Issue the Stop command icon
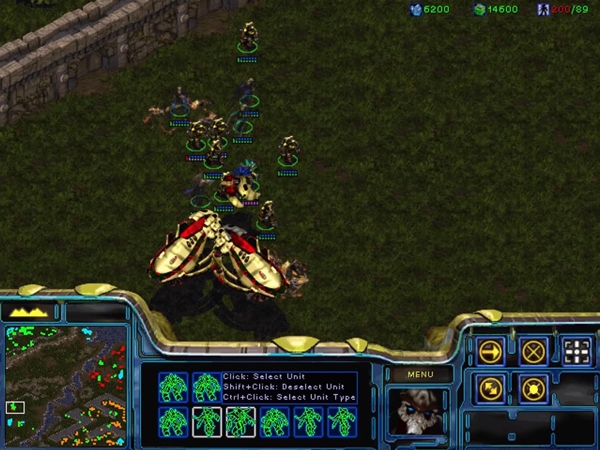600x450 pixels. (533, 351)
